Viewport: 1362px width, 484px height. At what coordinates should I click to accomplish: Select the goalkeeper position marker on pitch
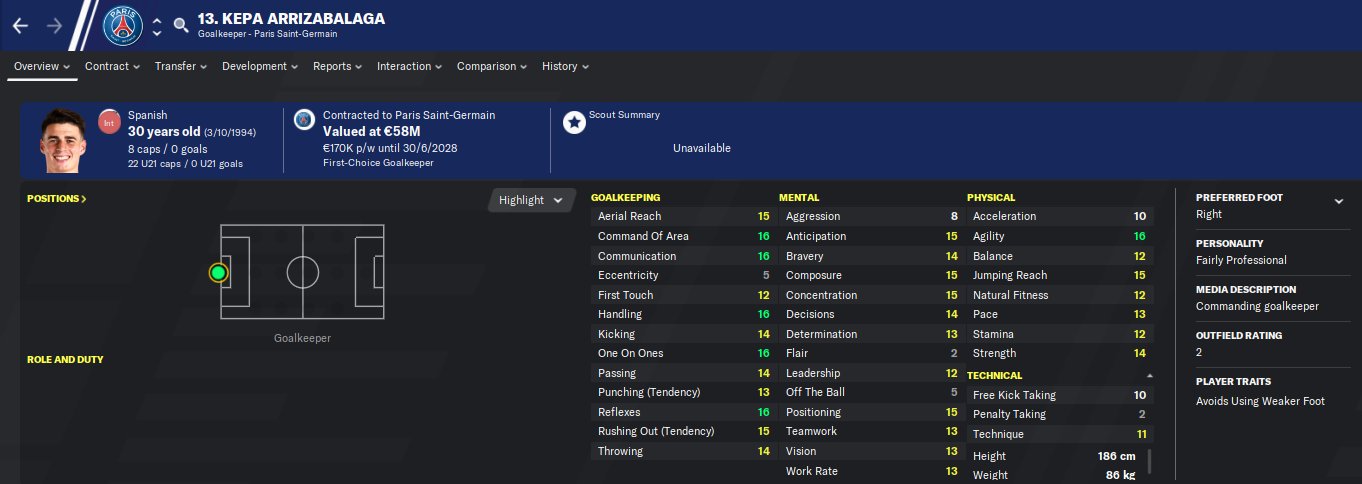click(x=218, y=273)
